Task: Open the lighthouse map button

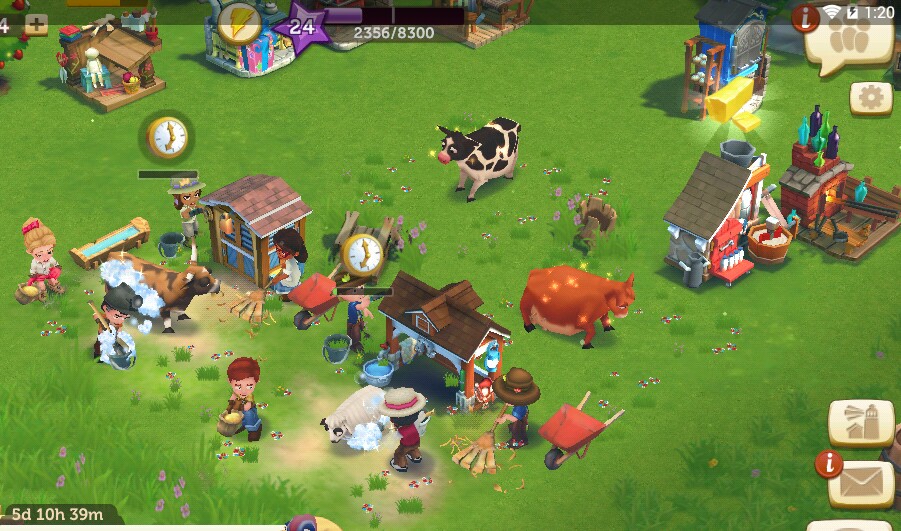Action: click(x=861, y=423)
